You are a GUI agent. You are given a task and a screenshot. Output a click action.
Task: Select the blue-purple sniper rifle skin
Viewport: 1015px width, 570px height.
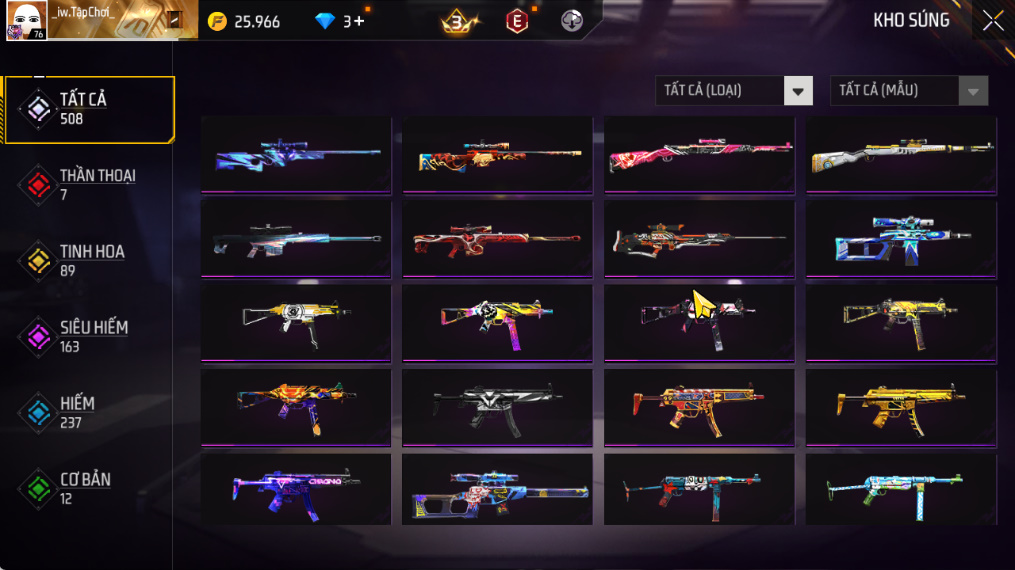pyautogui.click(x=296, y=154)
